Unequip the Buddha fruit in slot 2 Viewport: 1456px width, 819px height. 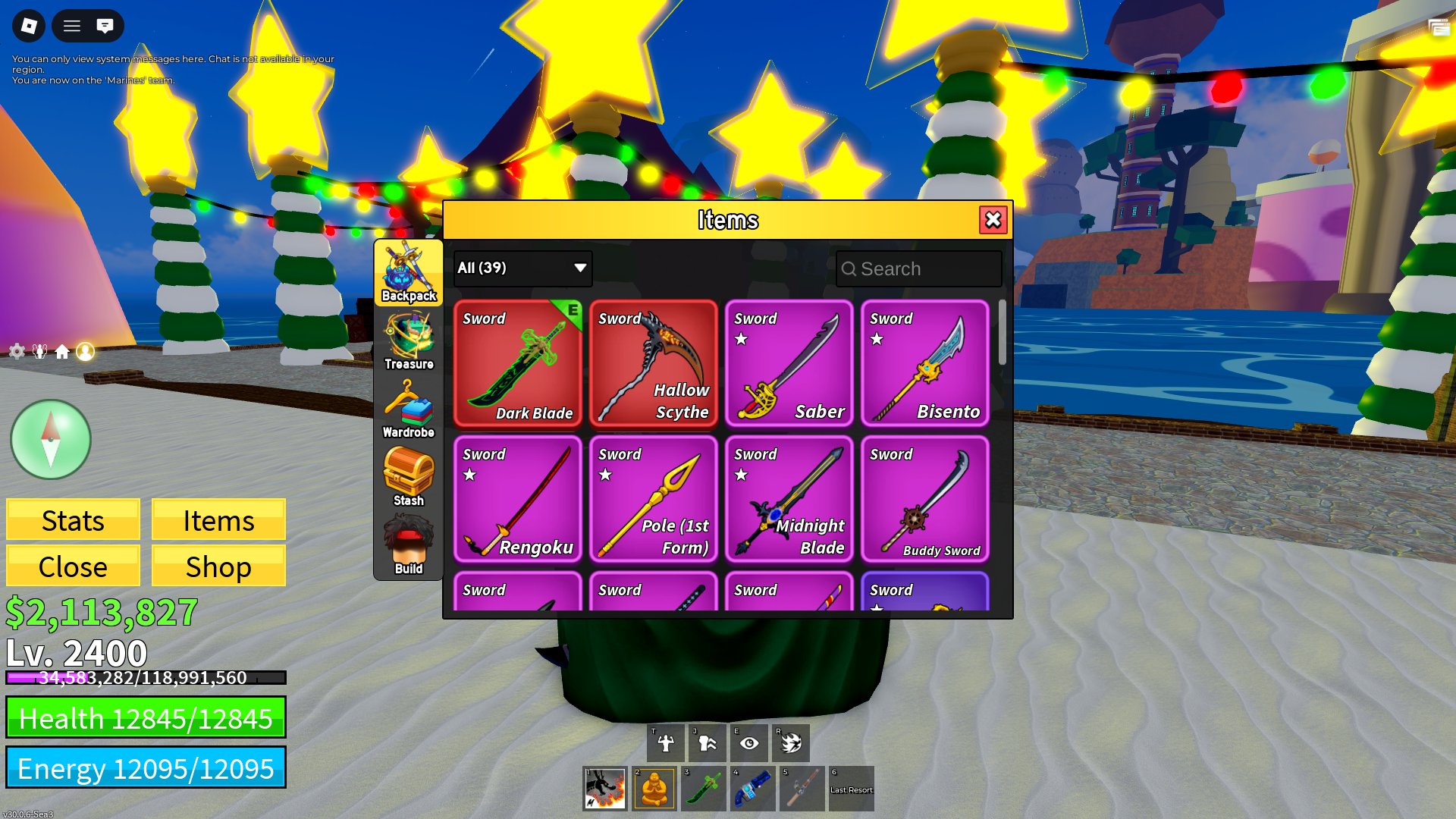tap(654, 788)
